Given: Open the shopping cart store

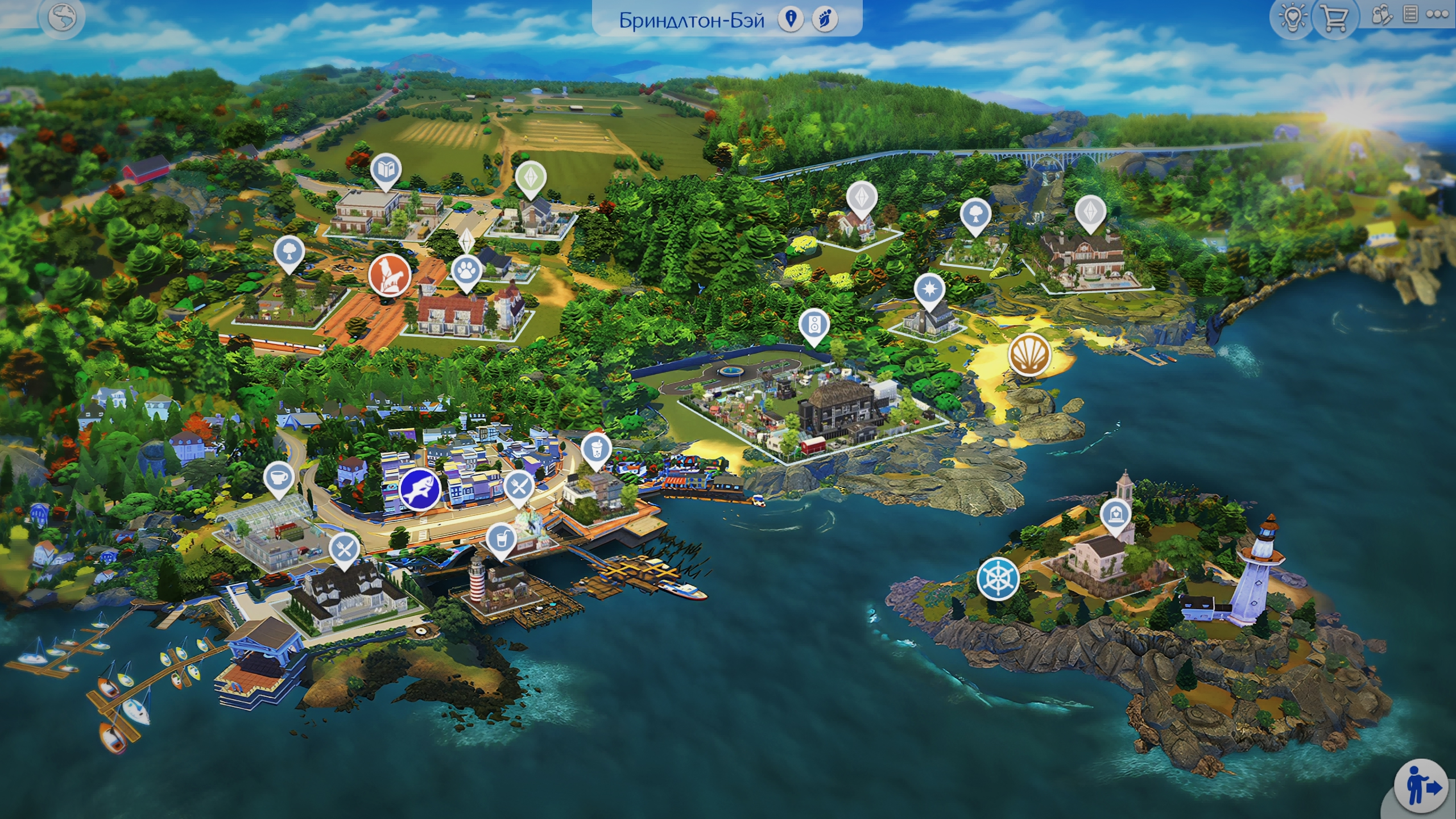Looking at the screenshot, I should pos(1334,18).
